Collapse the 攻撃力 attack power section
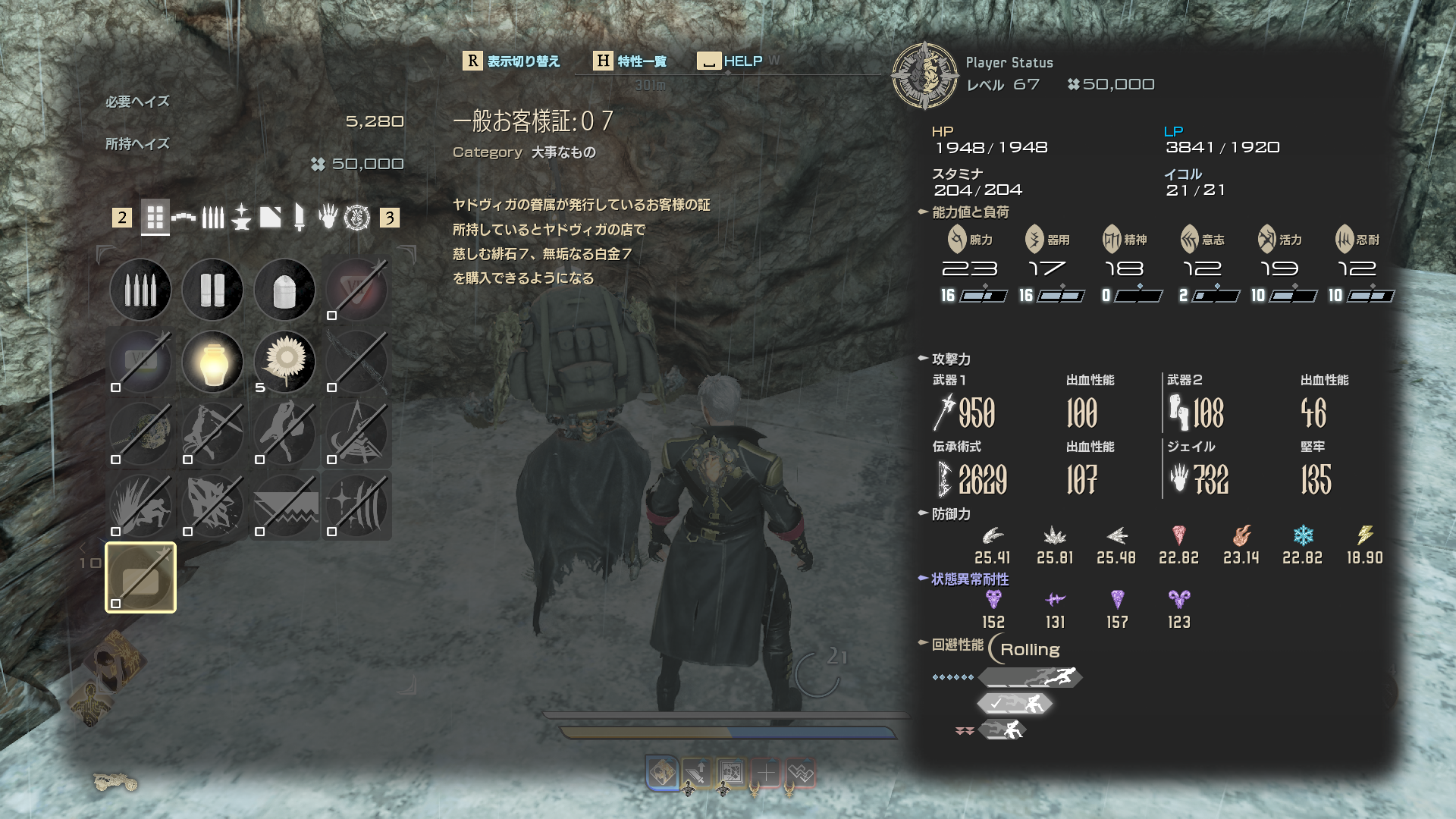Image resolution: width=1456 pixels, height=819 pixels. point(923,359)
